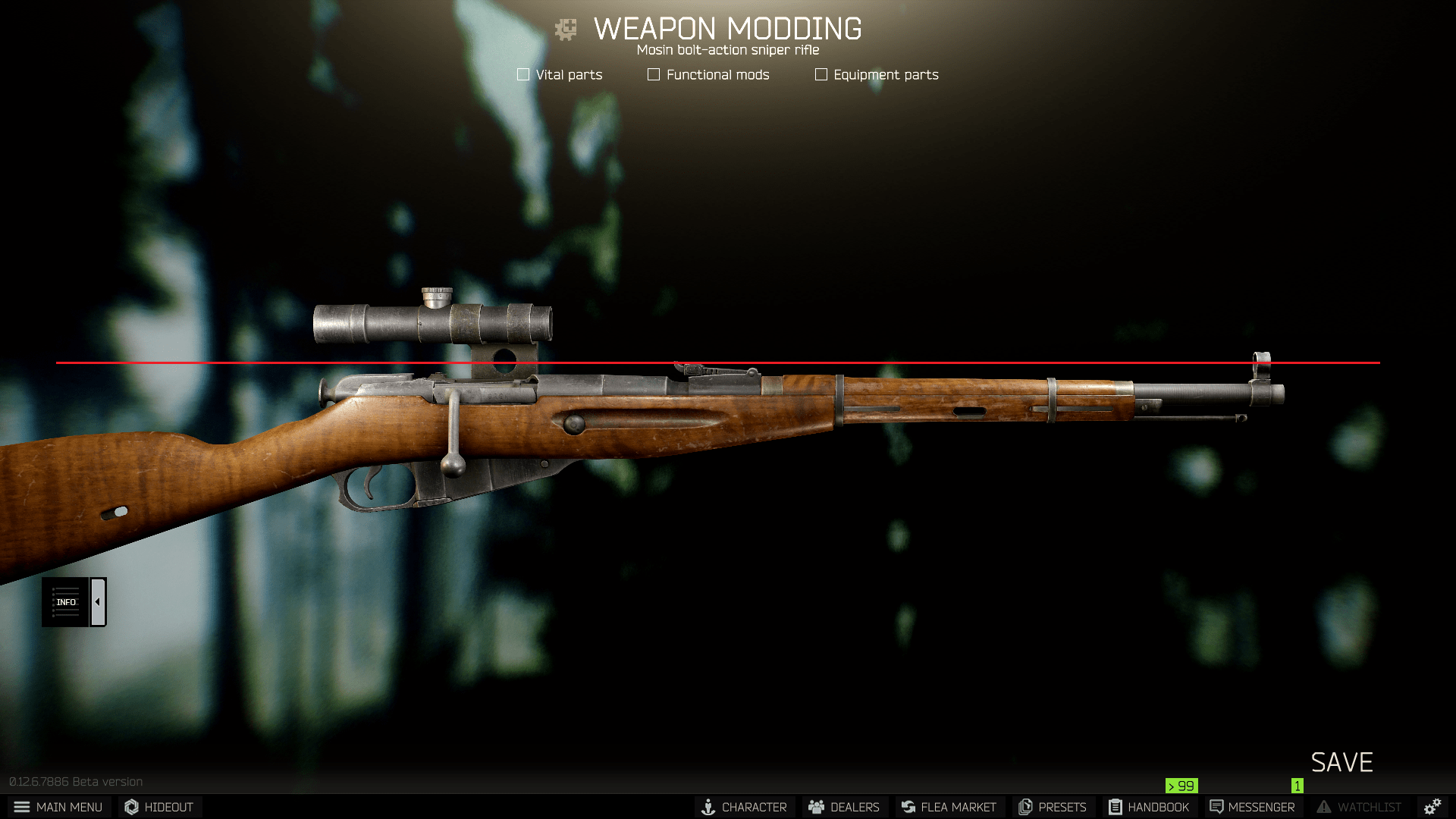This screenshot has height=819, width=1456.
Task: Click the INFO panel icon on the left
Action: (66, 601)
